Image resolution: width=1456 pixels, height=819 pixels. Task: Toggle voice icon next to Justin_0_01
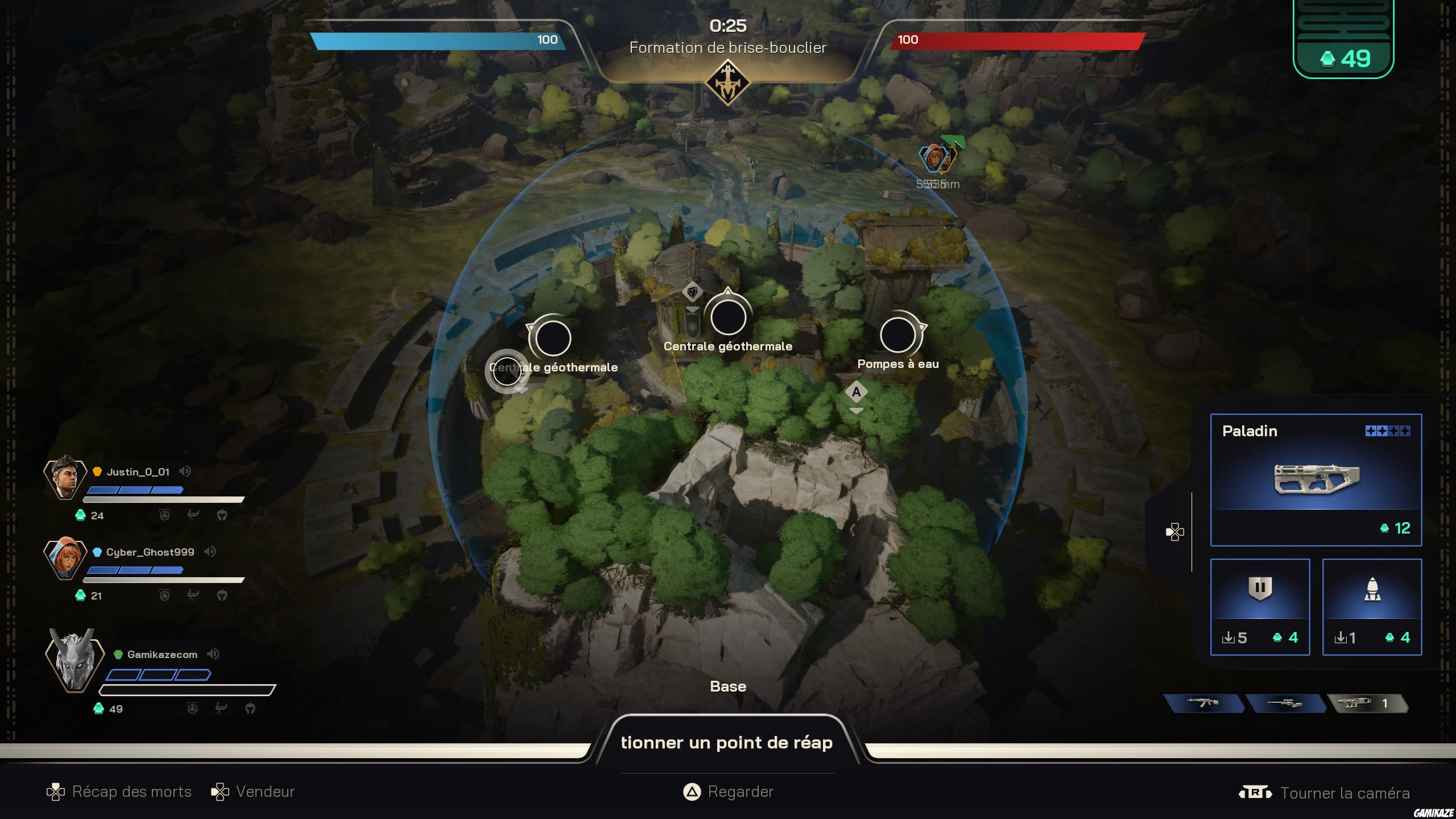[185, 471]
